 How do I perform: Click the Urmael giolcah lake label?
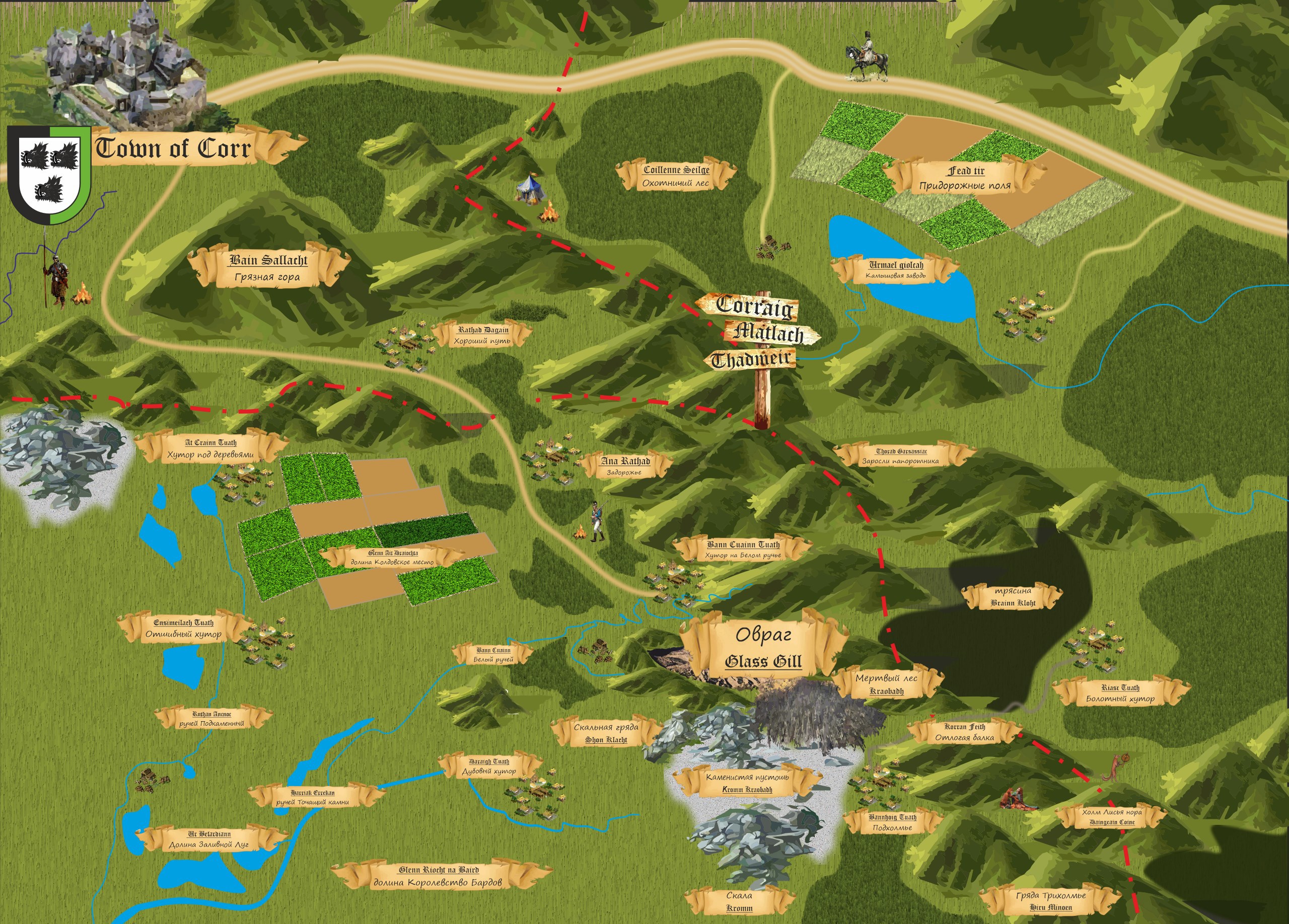coord(896,270)
